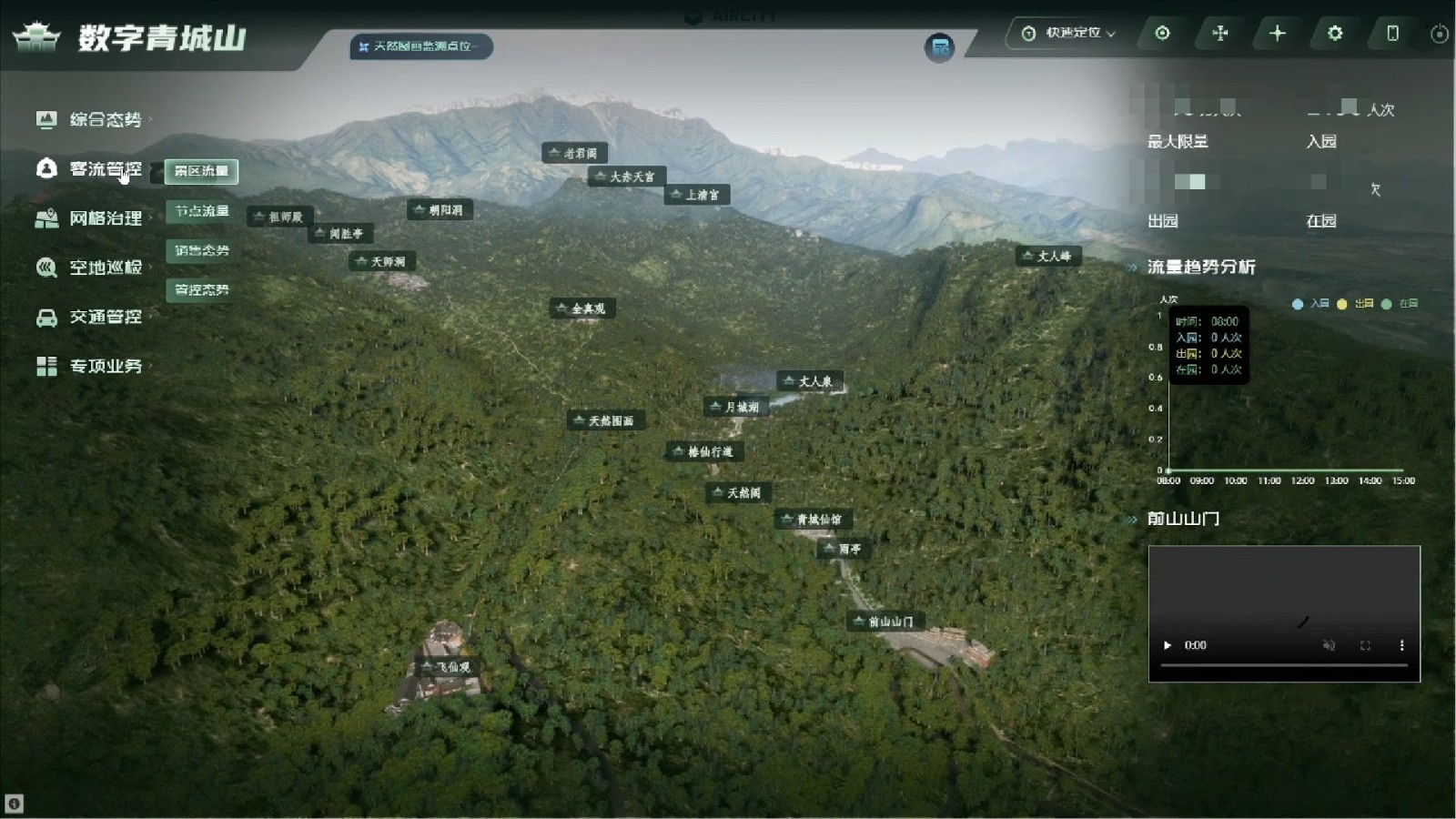Select the 前山山门 map marker
1456x819 pixels.
[x=883, y=622]
